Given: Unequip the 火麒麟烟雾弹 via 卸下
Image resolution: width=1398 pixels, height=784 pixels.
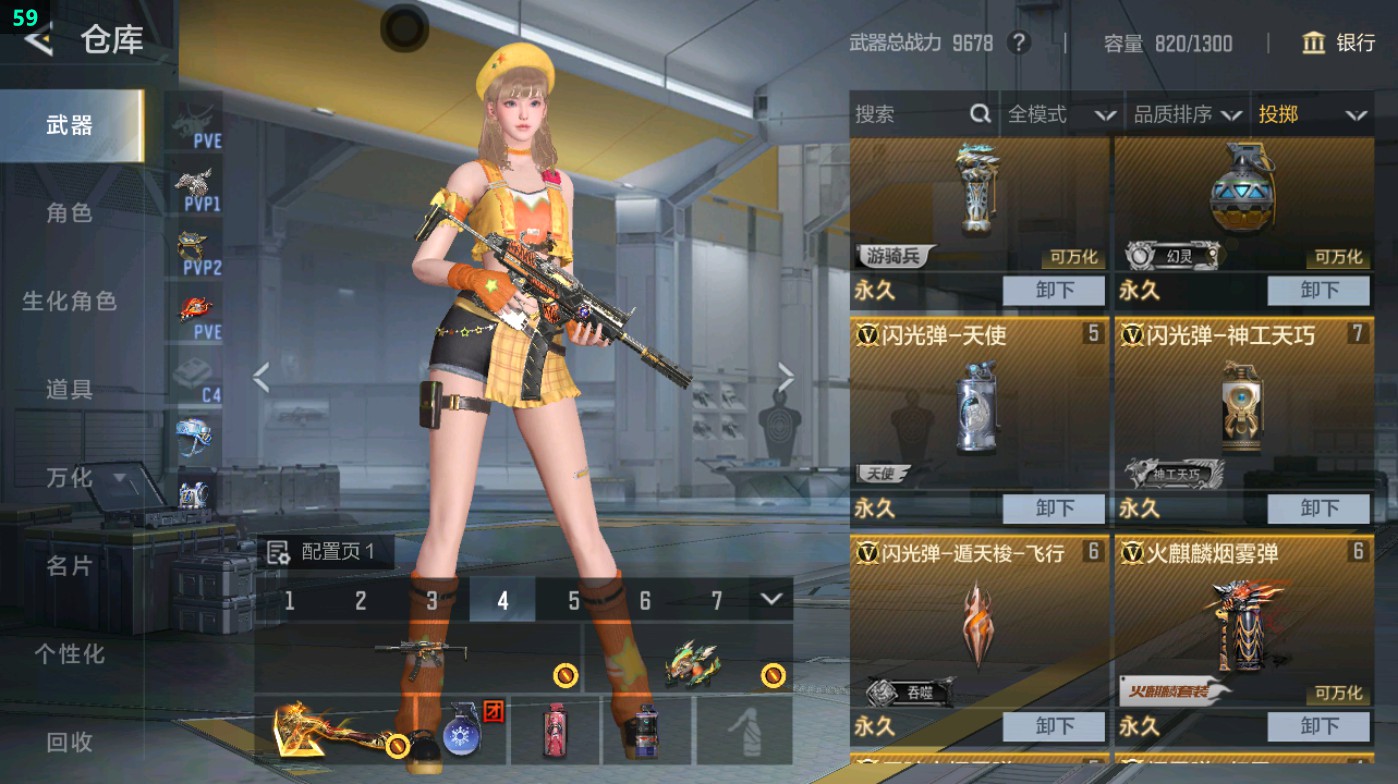Looking at the screenshot, I should coord(1319,726).
